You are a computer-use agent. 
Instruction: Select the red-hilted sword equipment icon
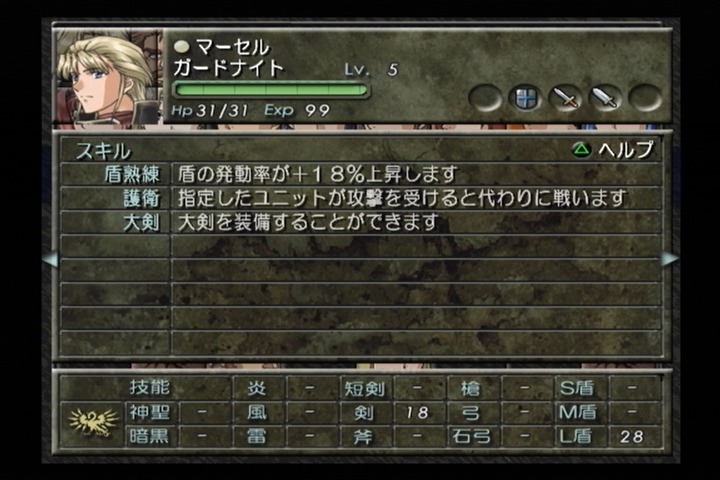565,98
